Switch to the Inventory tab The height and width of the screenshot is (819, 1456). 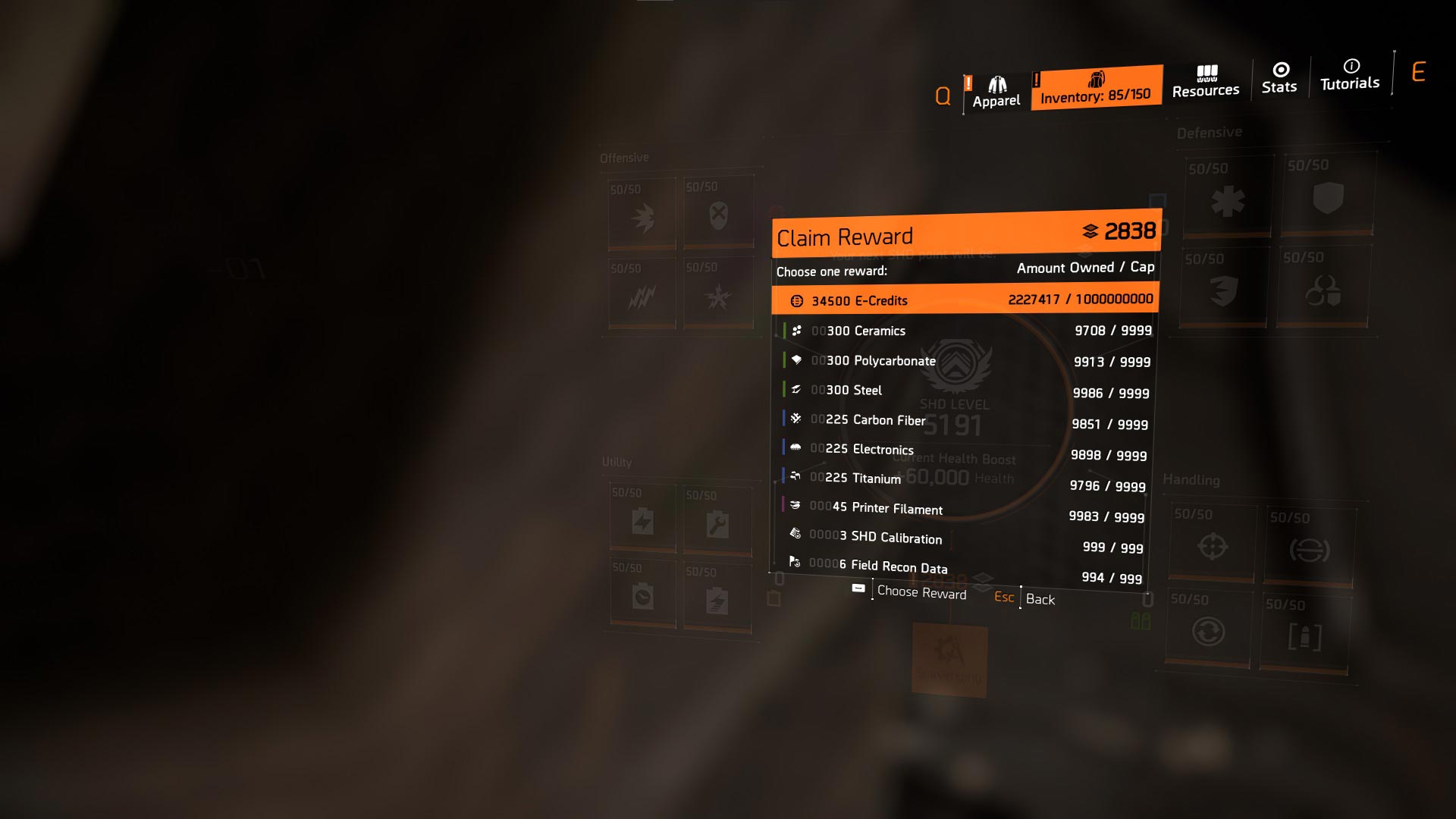tap(1096, 88)
